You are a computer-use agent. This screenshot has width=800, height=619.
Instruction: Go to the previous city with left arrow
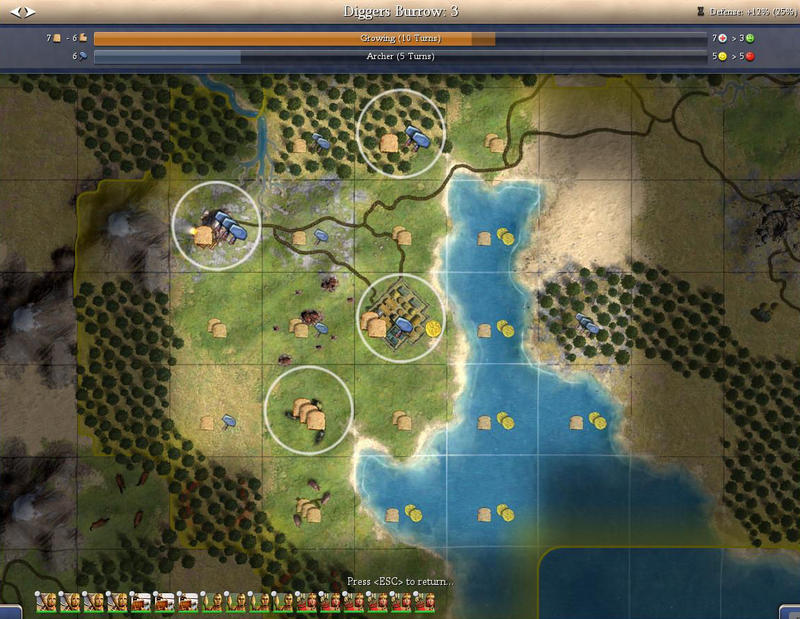[16, 12]
